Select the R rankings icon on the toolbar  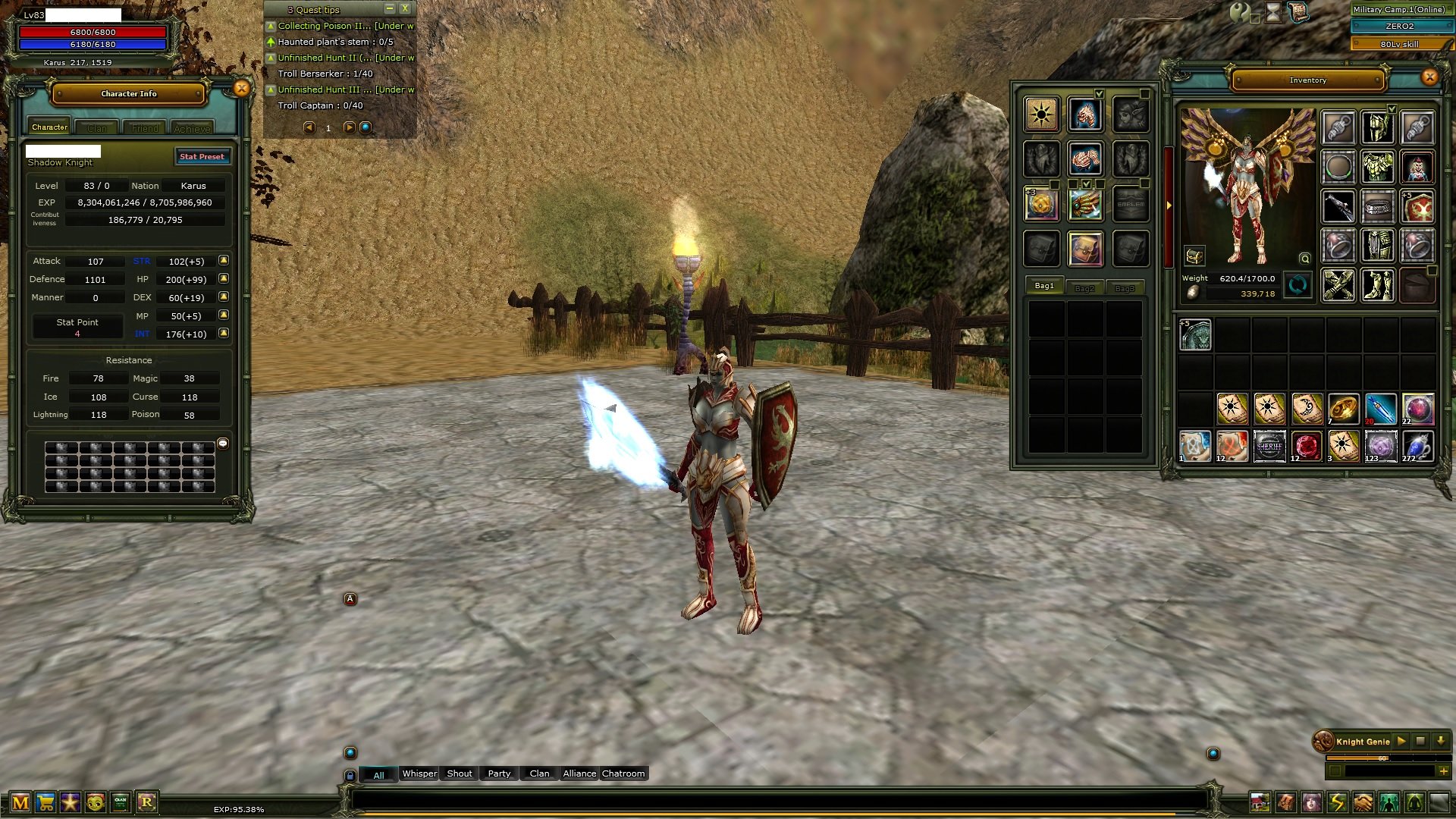149,802
